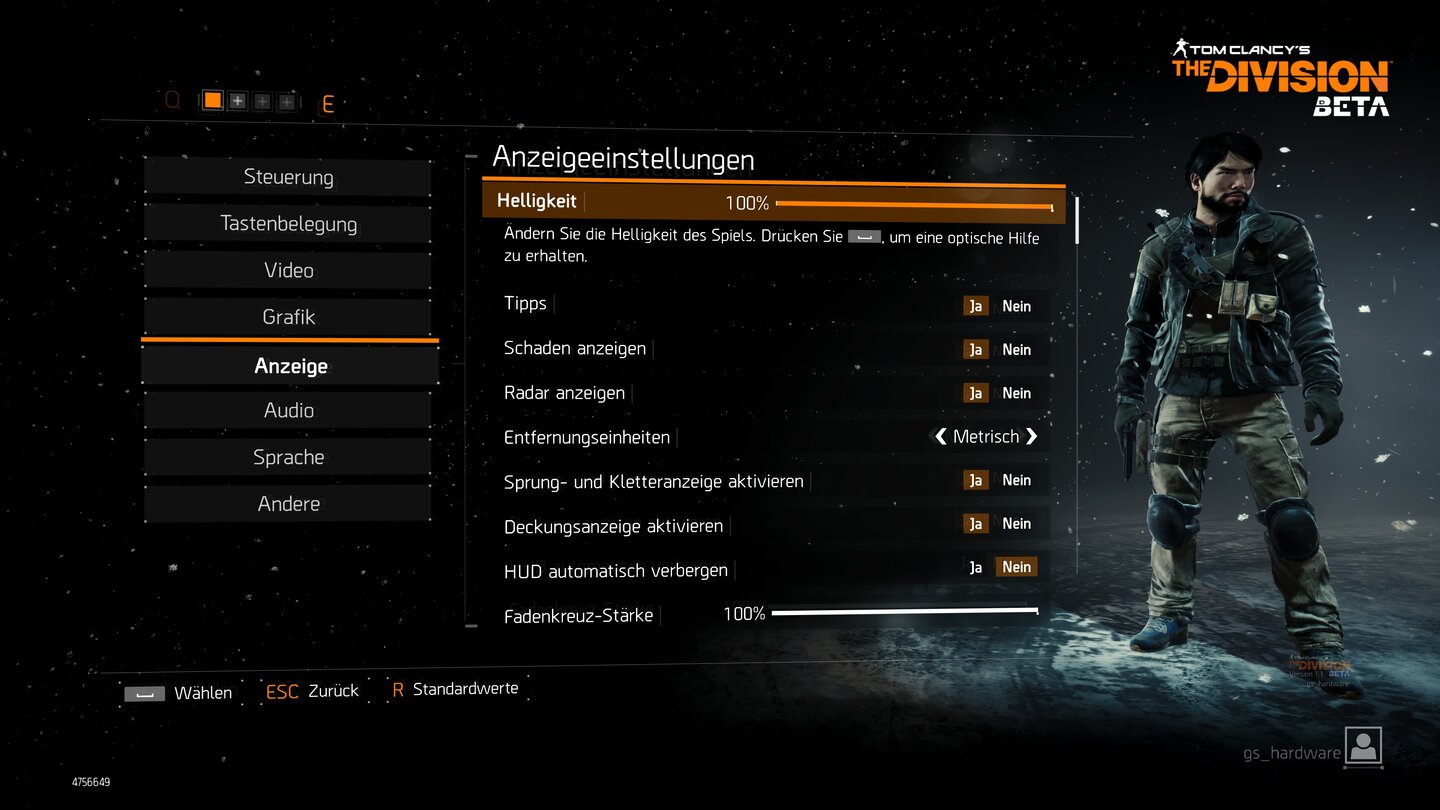The height and width of the screenshot is (810, 1440).
Task: Click the Q key navigation indicator
Action: [173, 101]
